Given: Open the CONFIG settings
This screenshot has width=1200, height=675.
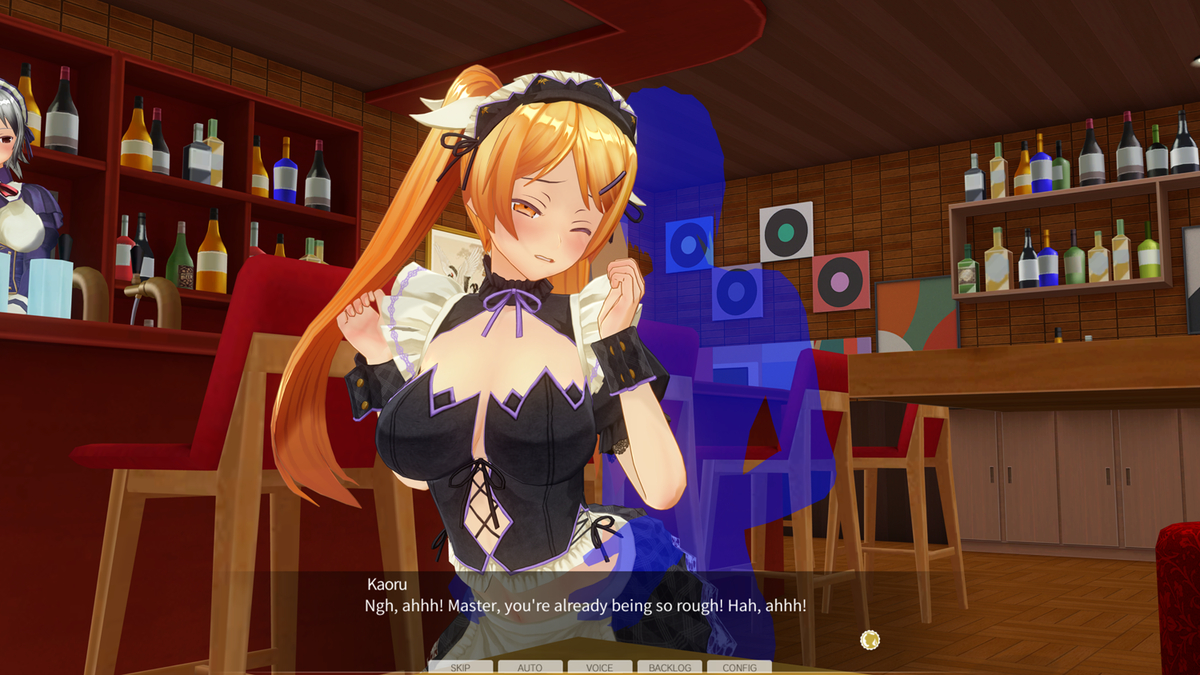Looking at the screenshot, I should pos(739,667).
